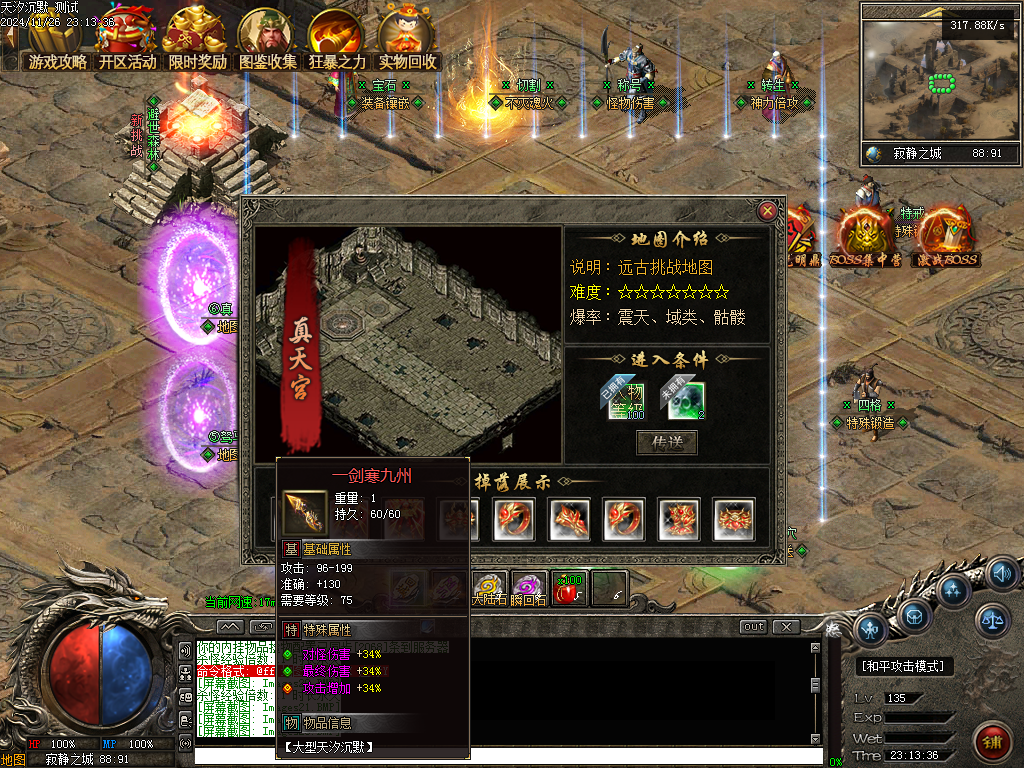Activate the 狂暴之力 berserk power icon

coord(337,40)
